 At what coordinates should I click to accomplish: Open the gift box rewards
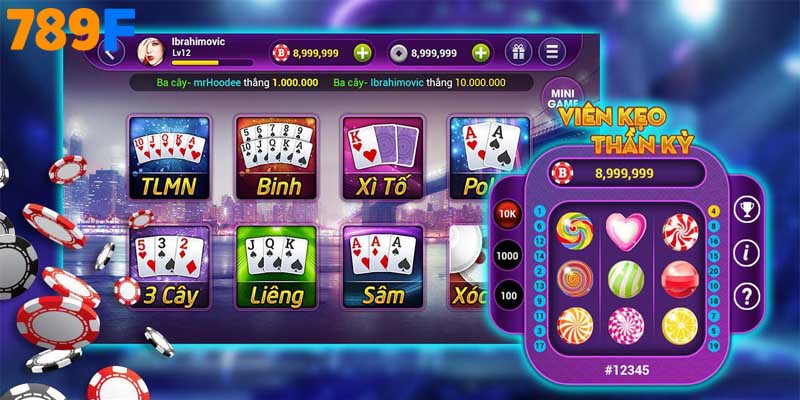click(519, 52)
